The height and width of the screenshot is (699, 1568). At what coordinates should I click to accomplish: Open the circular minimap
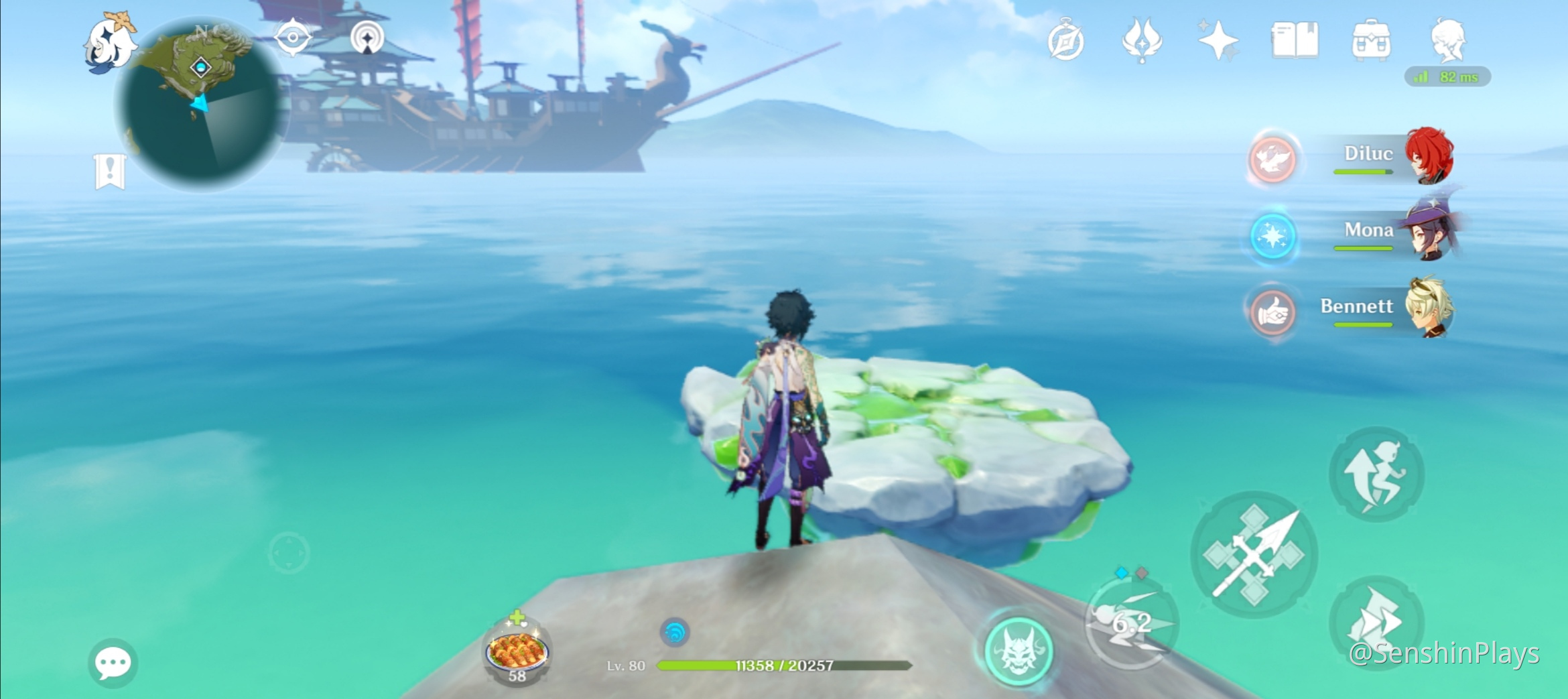(201, 104)
